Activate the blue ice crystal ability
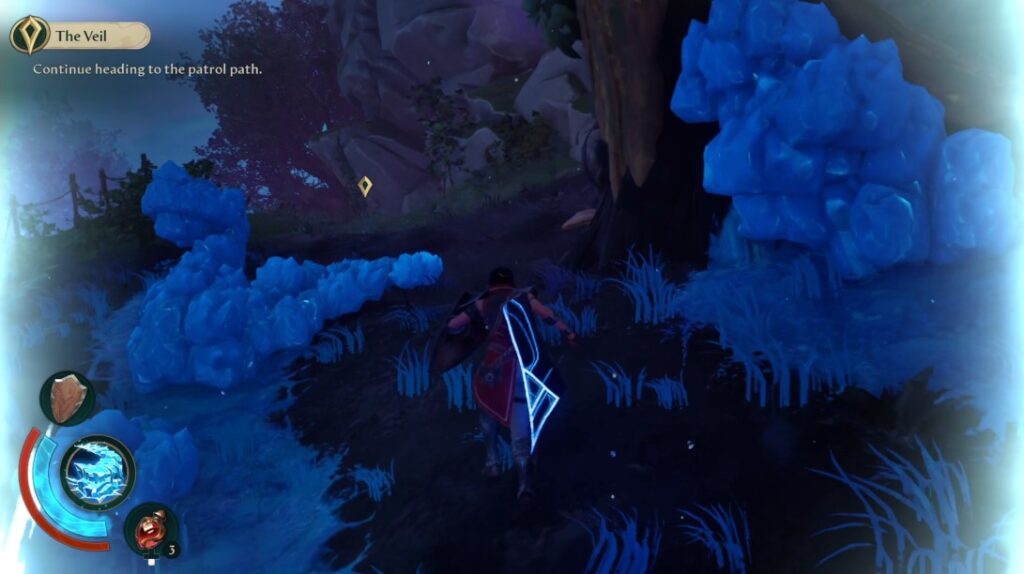Image resolution: width=1024 pixels, height=574 pixels. [x=97, y=472]
